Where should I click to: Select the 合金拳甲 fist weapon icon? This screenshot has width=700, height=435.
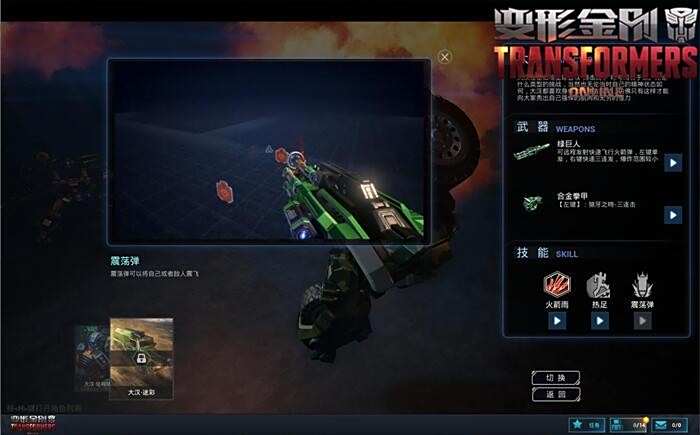coord(533,205)
